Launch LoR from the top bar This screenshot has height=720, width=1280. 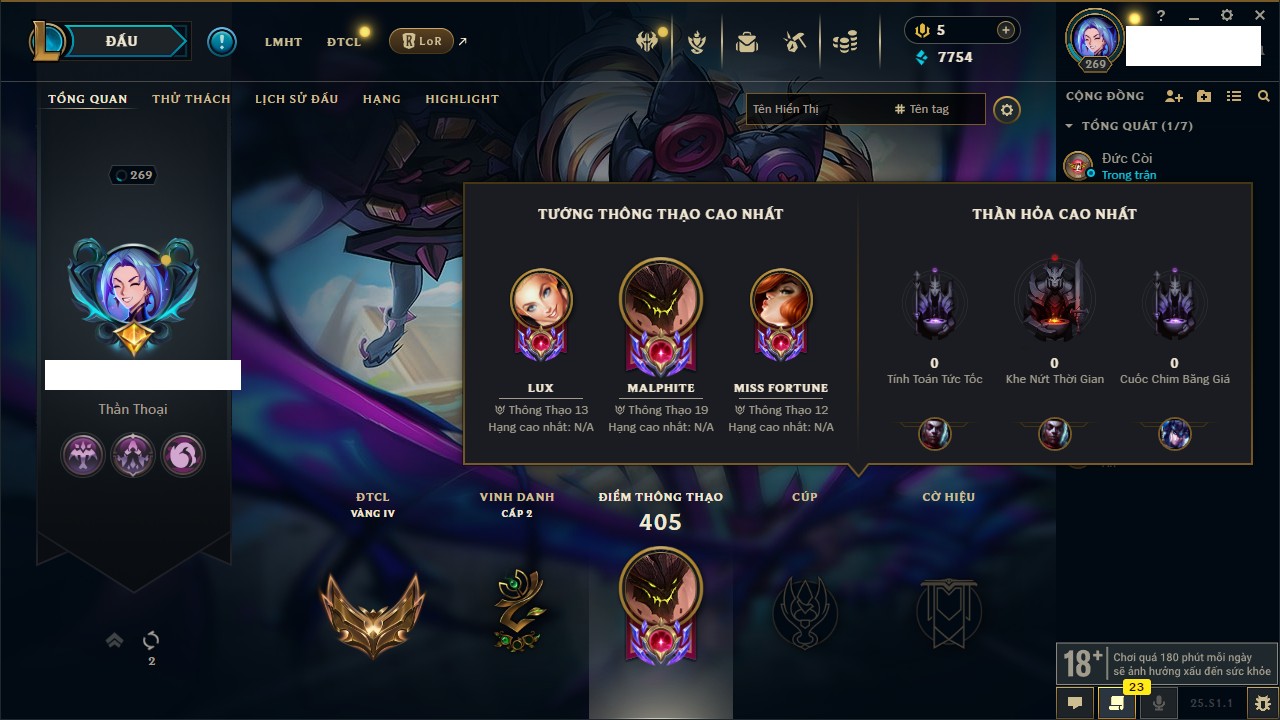[422, 41]
